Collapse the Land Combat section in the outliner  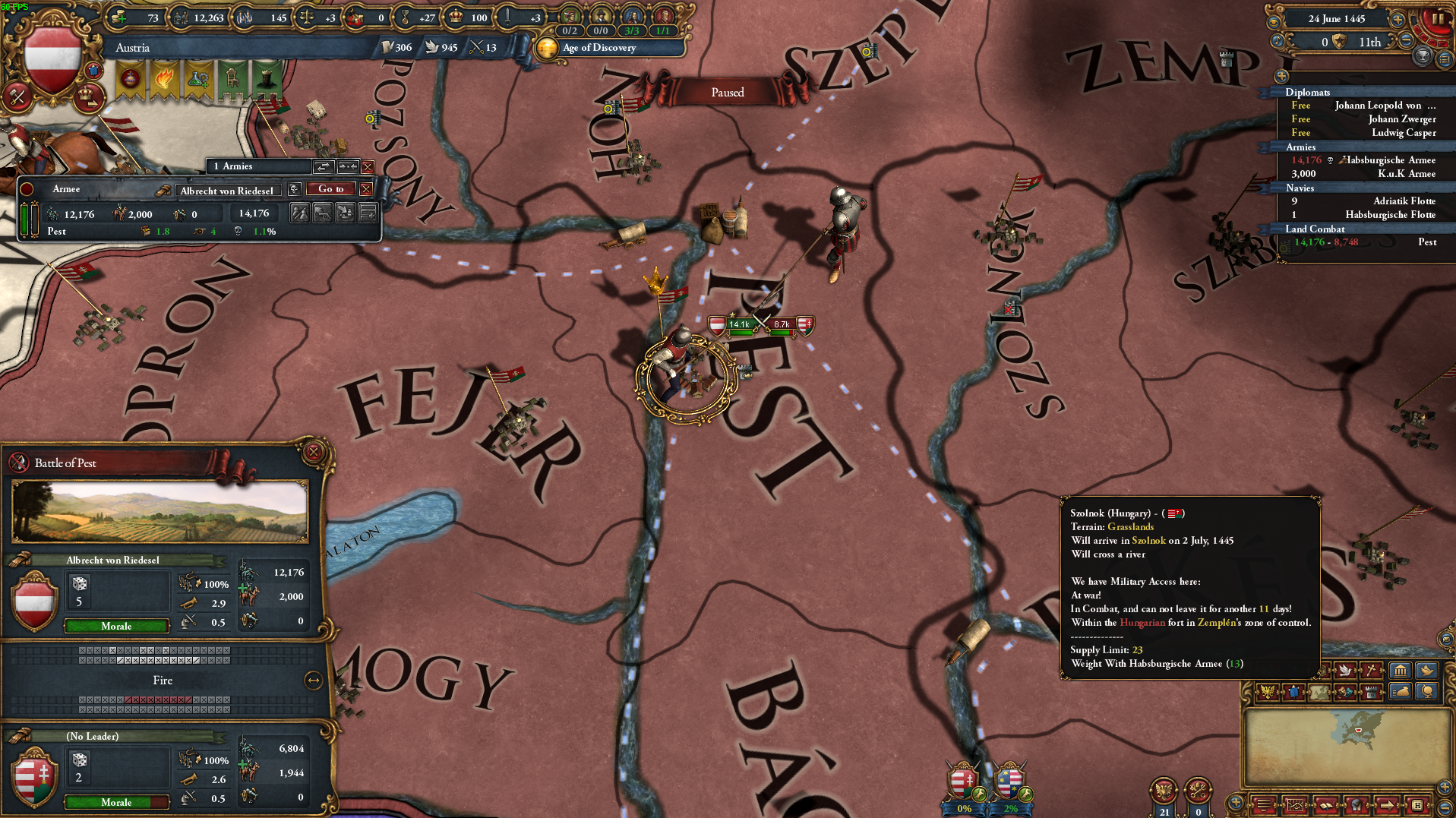click(x=1314, y=229)
